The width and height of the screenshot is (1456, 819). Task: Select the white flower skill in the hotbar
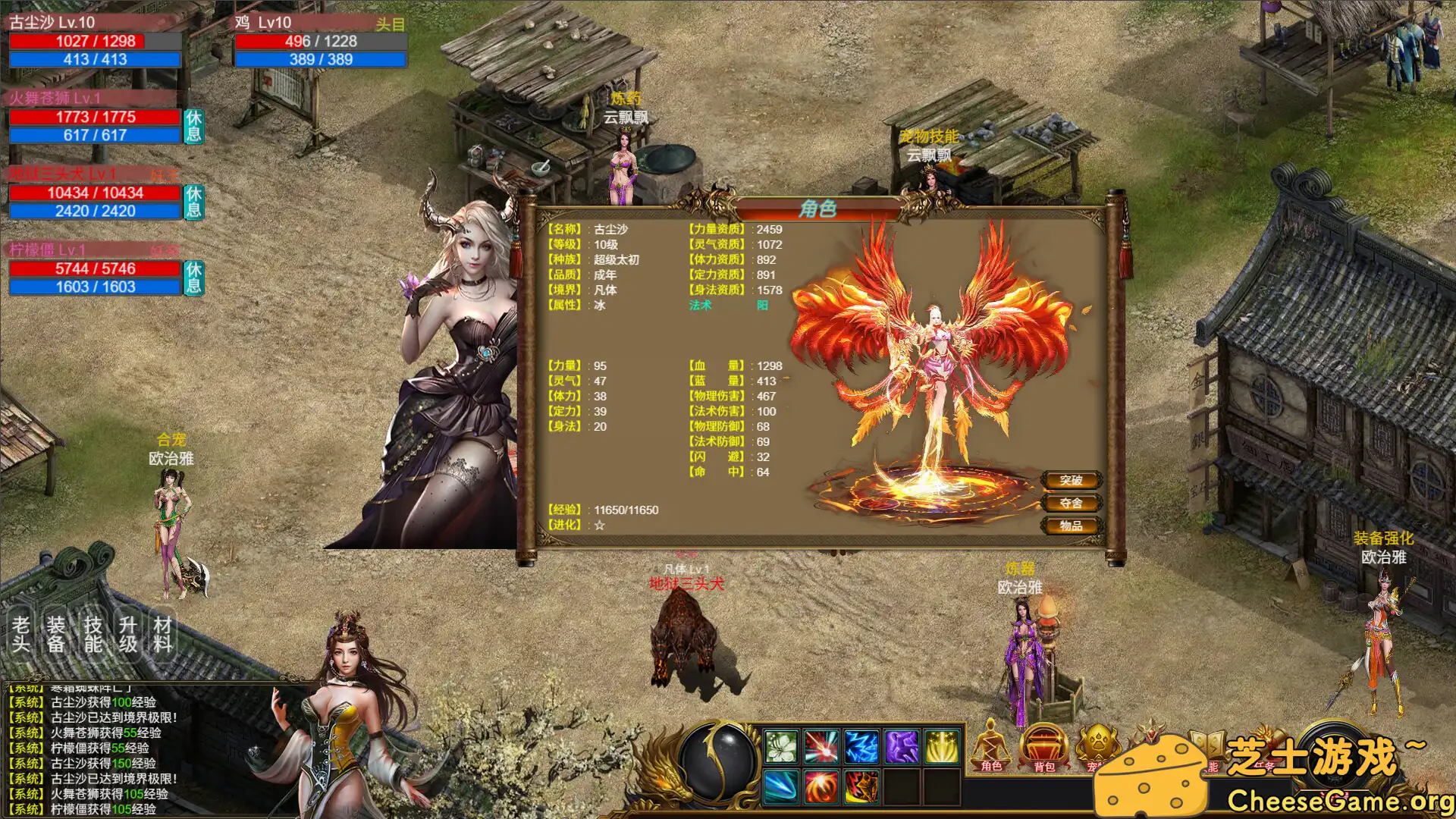tap(781, 747)
